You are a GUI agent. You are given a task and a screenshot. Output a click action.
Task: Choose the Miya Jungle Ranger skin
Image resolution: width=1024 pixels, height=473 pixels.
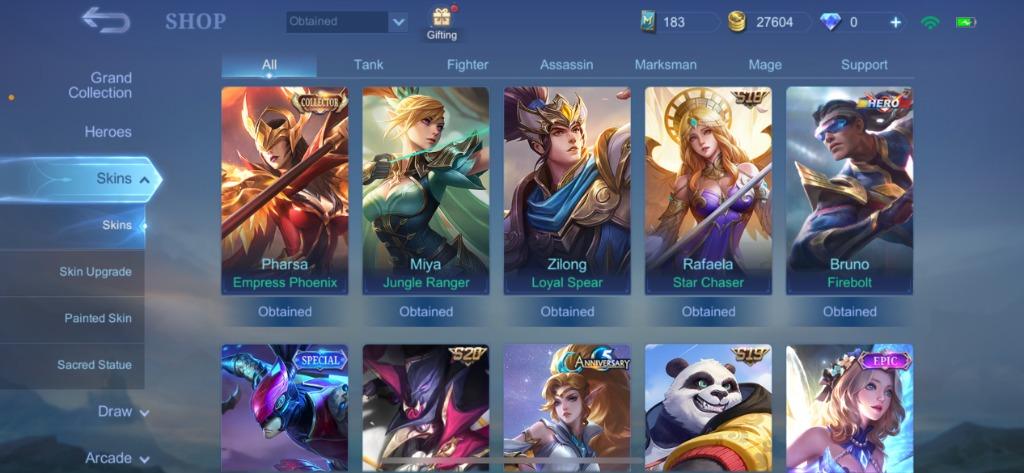[x=426, y=190]
